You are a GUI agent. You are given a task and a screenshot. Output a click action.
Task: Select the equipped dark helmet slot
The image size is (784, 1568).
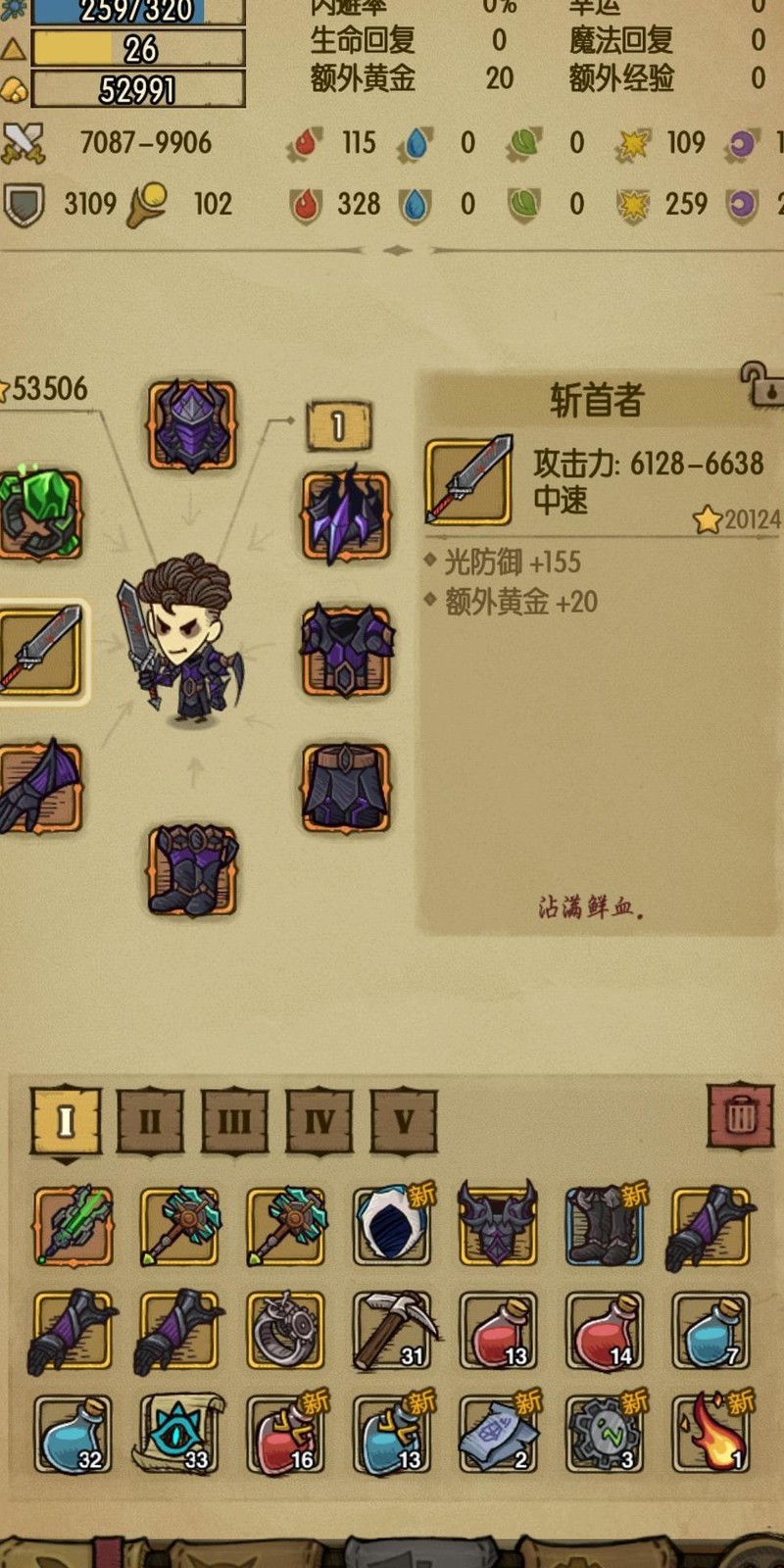[192, 426]
